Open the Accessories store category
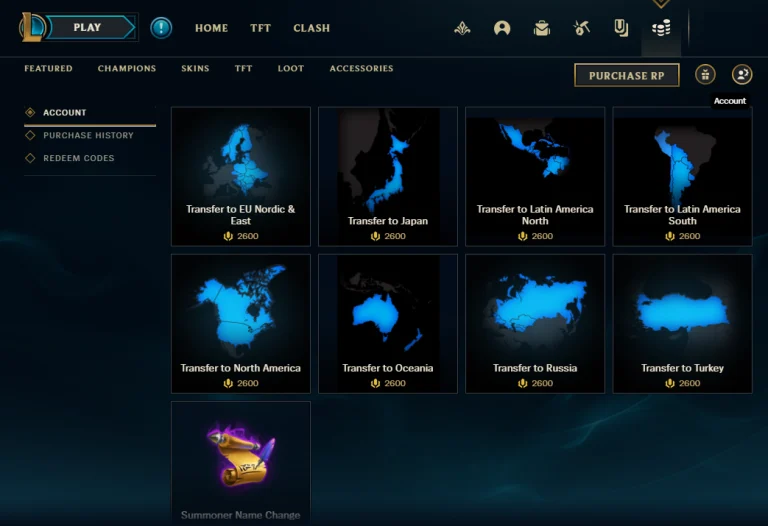The width and height of the screenshot is (768, 526). click(x=361, y=69)
